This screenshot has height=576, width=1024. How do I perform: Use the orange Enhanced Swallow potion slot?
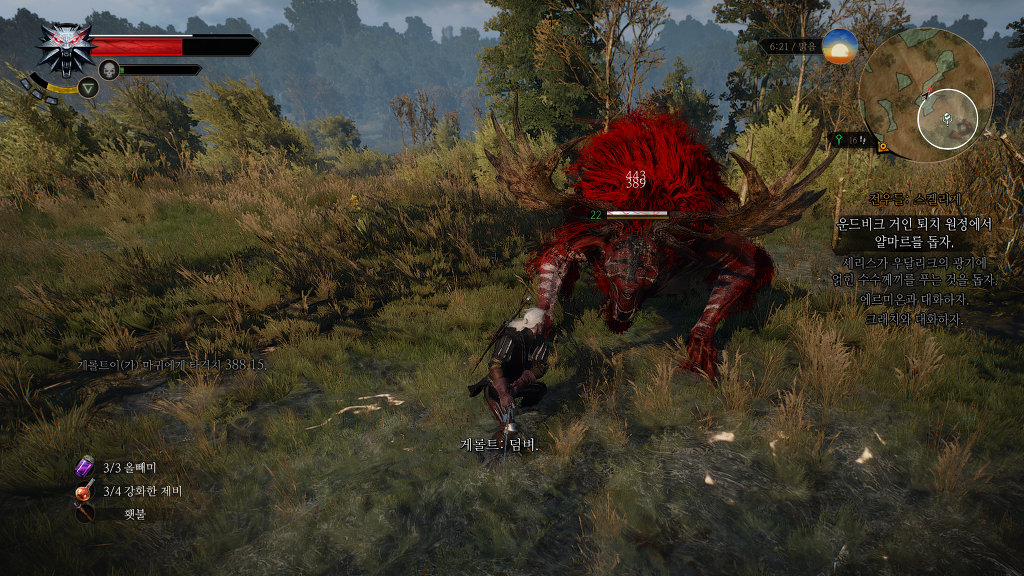pyautogui.click(x=86, y=491)
